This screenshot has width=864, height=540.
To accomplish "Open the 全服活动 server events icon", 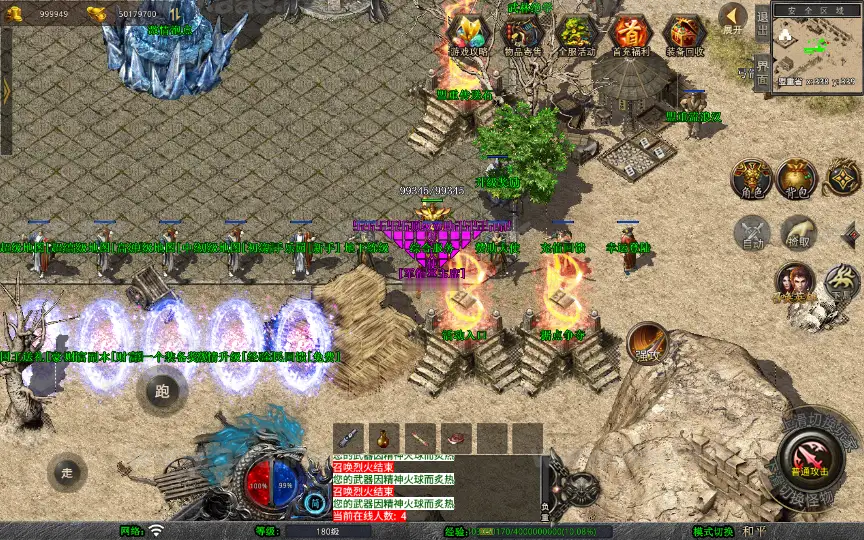I will tap(575, 36).
